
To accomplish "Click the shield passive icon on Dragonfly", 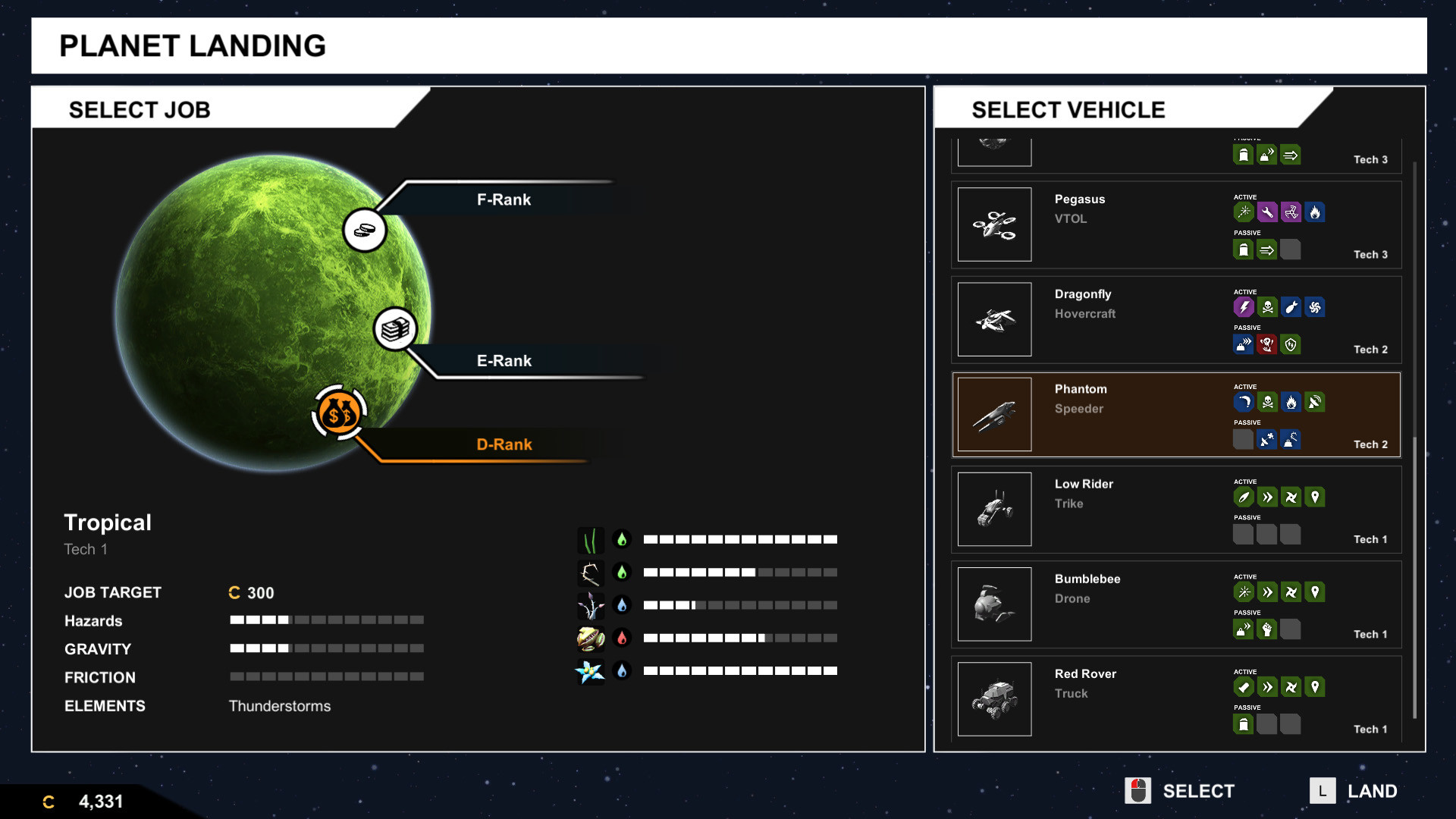I will click(x=1291, y=344).
